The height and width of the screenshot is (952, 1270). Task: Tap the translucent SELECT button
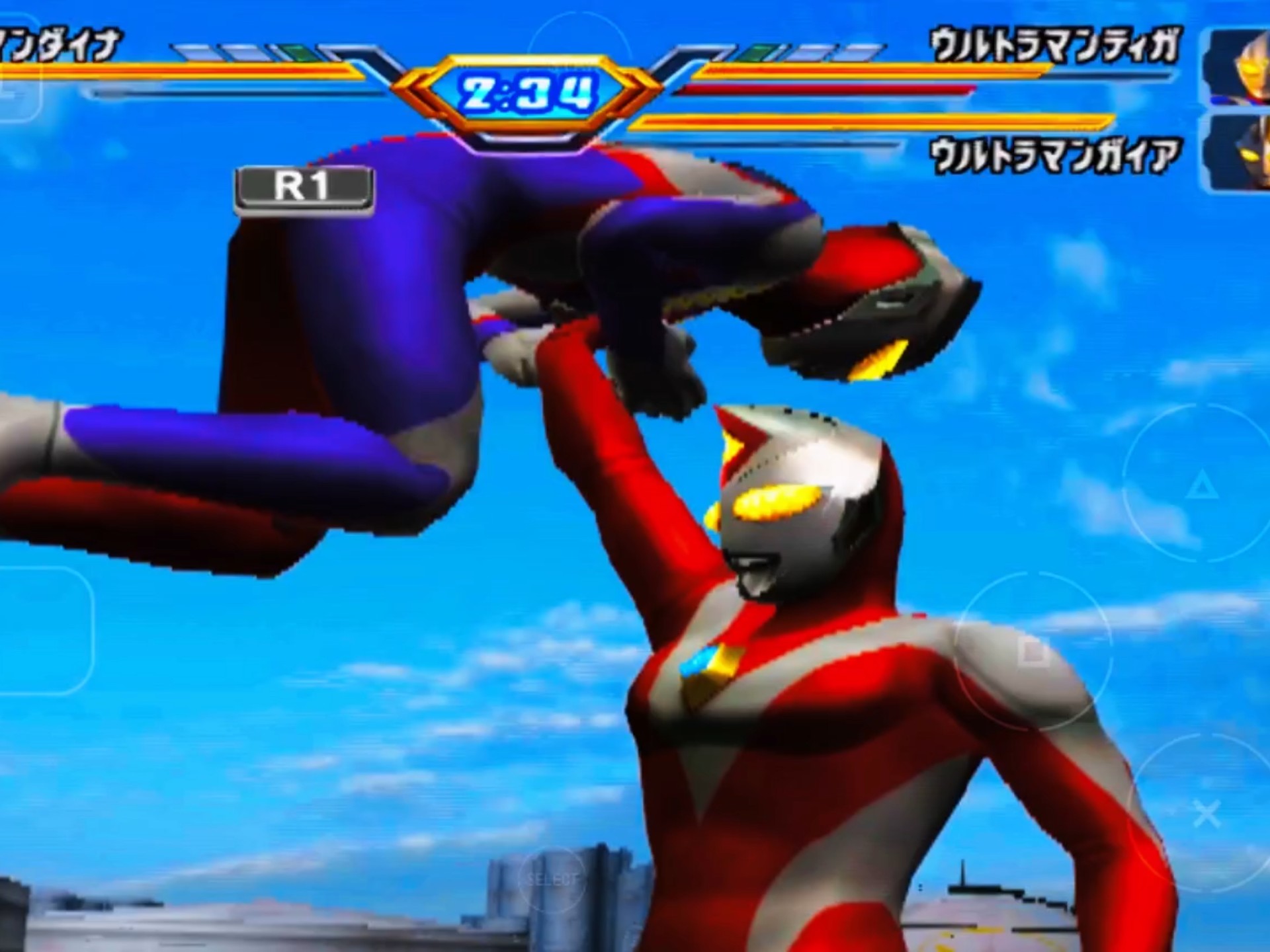tap(552, 879)
